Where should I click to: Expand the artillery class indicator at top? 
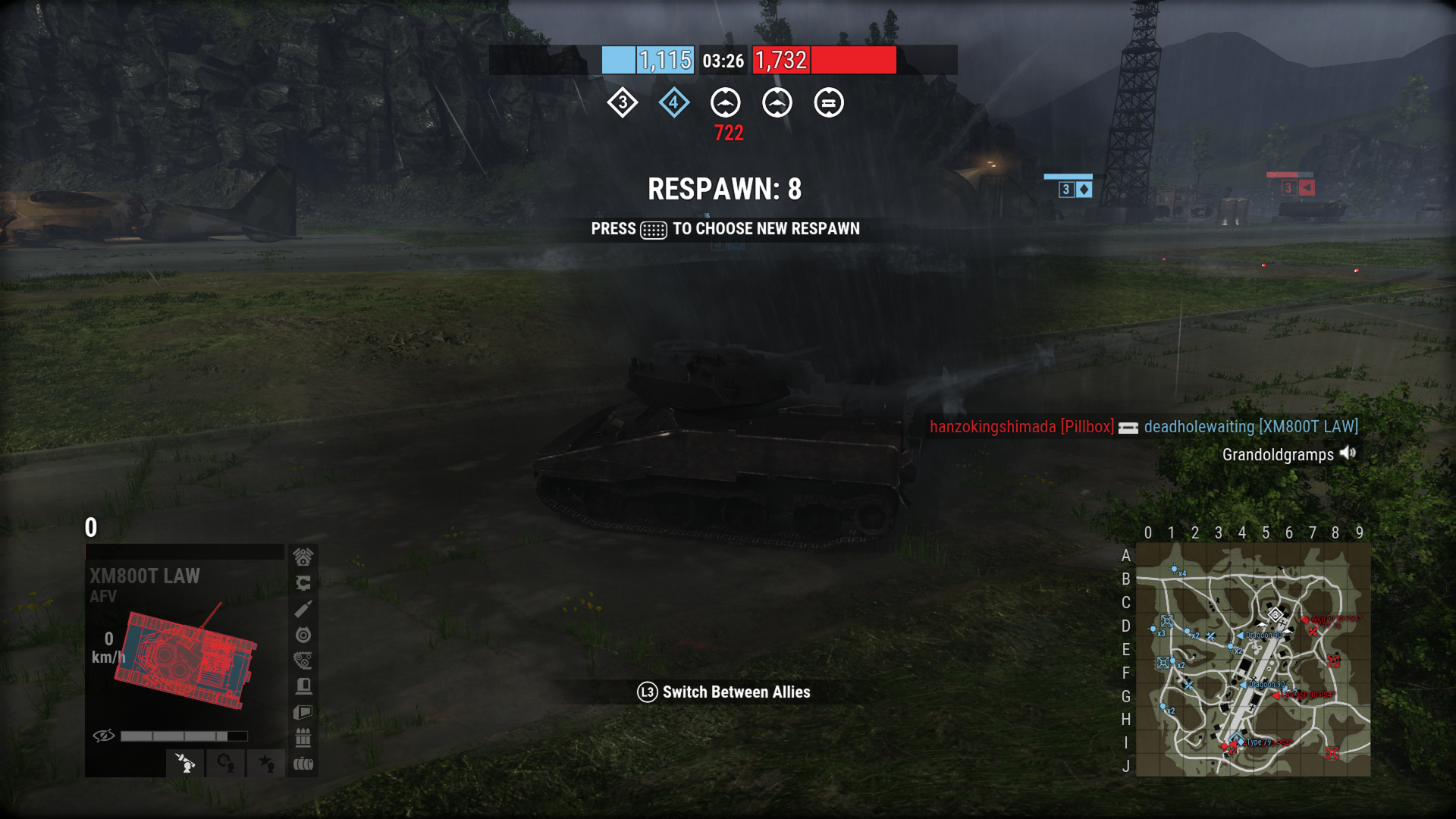coord(726,103)
